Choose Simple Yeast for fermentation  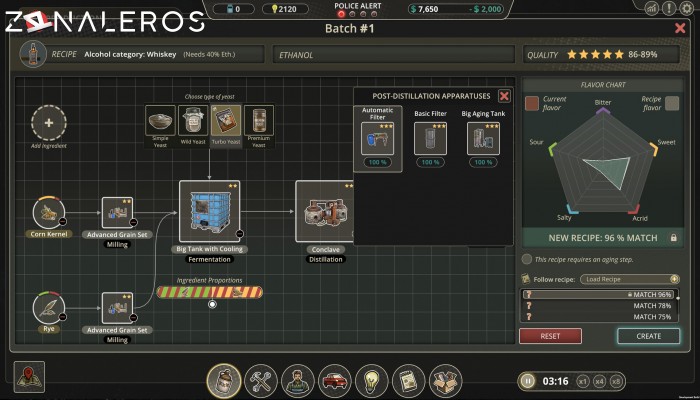click(x=161, y=122)
